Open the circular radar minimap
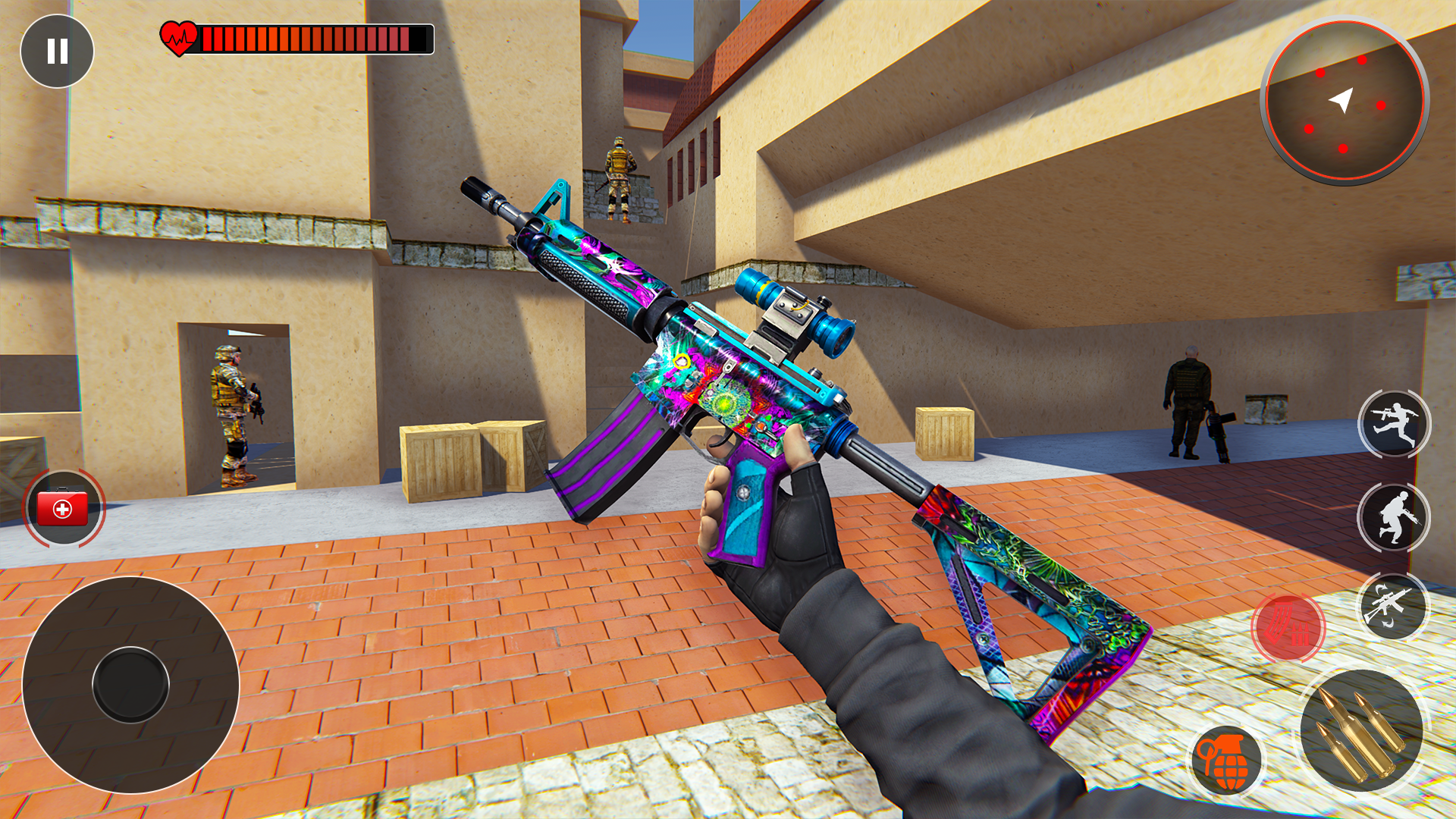 coord(1344,101)
